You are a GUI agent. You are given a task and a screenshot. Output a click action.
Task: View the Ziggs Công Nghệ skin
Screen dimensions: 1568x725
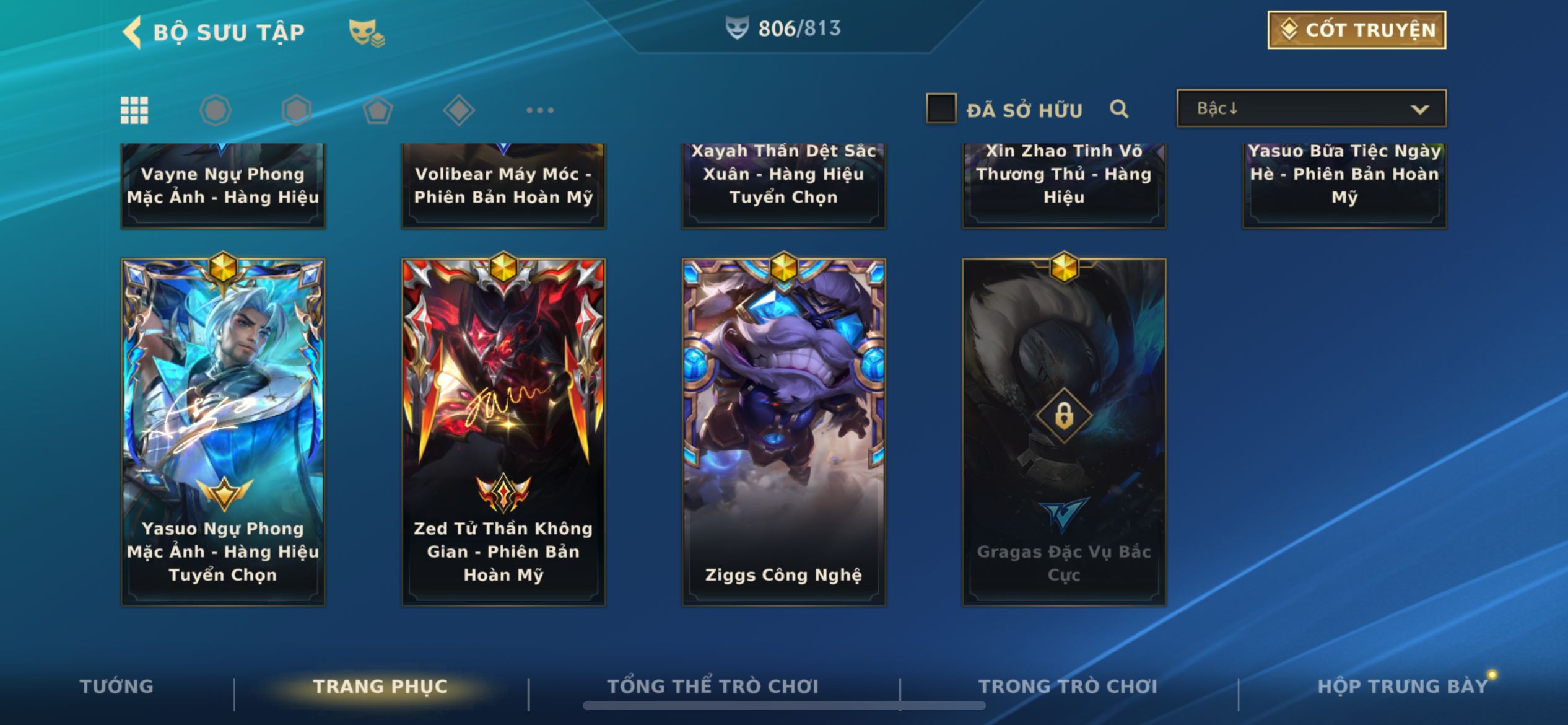point(783,431)
